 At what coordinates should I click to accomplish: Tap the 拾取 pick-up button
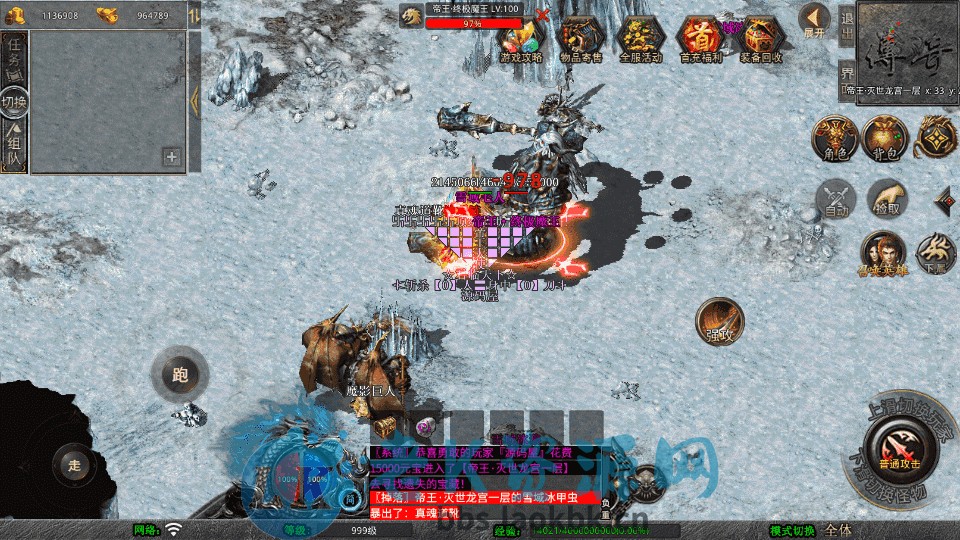click(886, 200)
